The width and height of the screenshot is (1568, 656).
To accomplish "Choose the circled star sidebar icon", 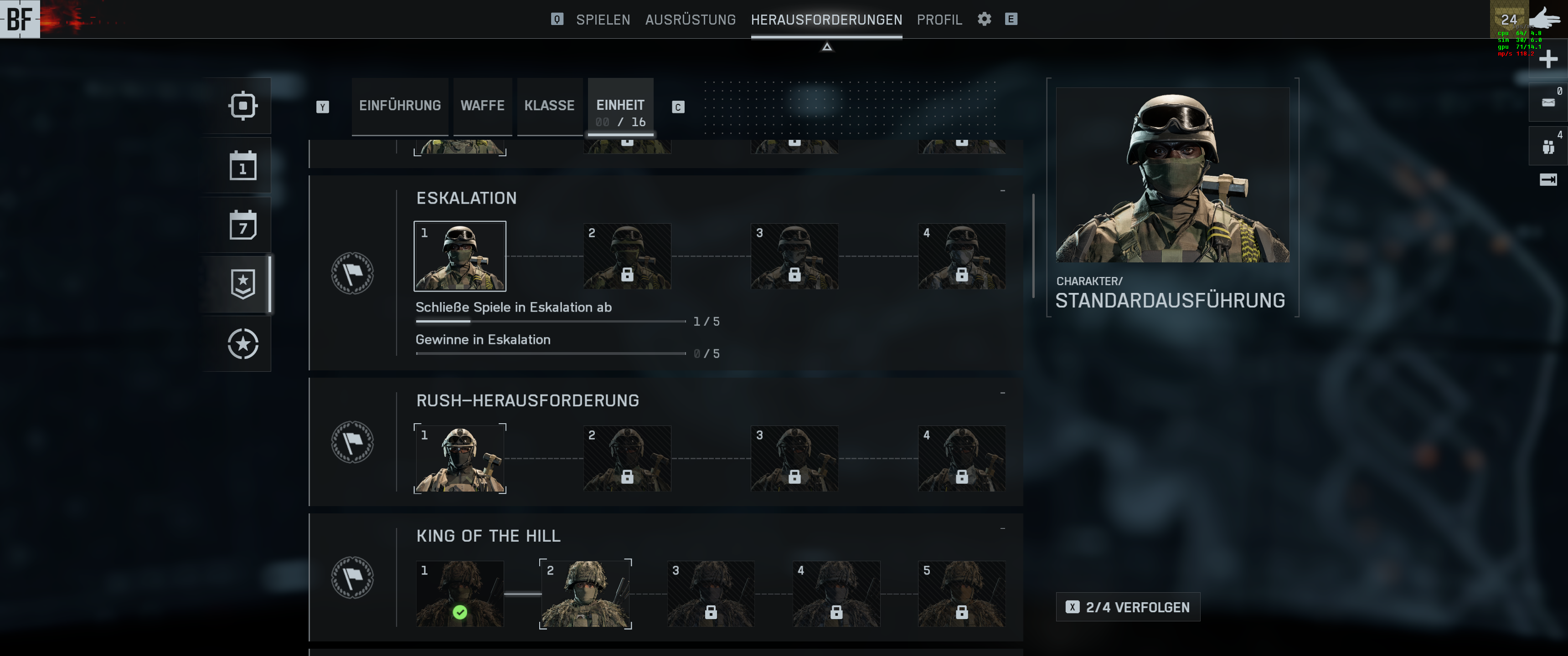I will (243, 344).
